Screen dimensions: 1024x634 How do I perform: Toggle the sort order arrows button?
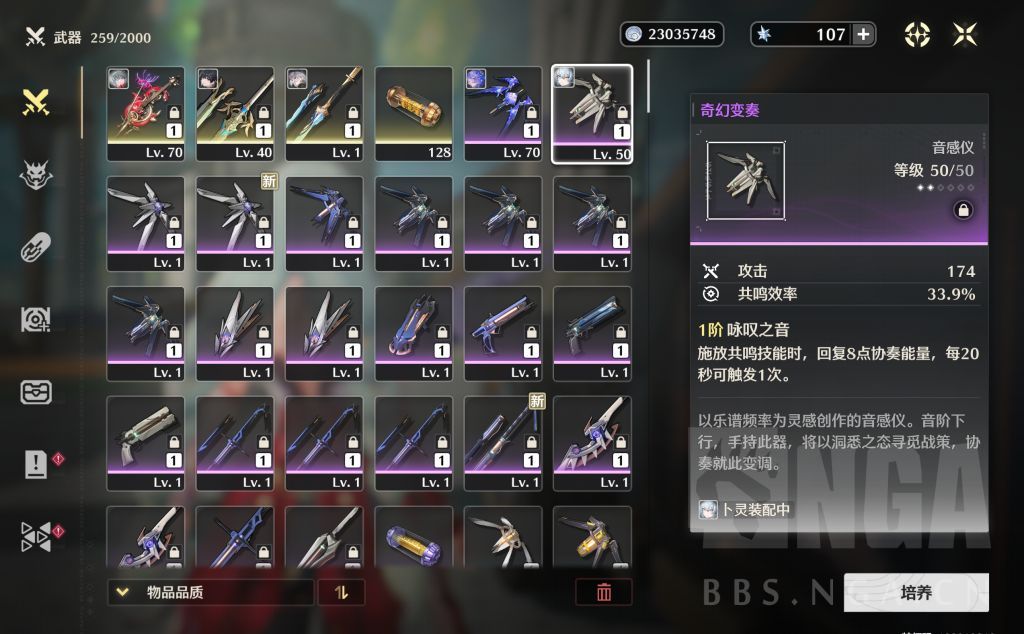pos(342,592)
